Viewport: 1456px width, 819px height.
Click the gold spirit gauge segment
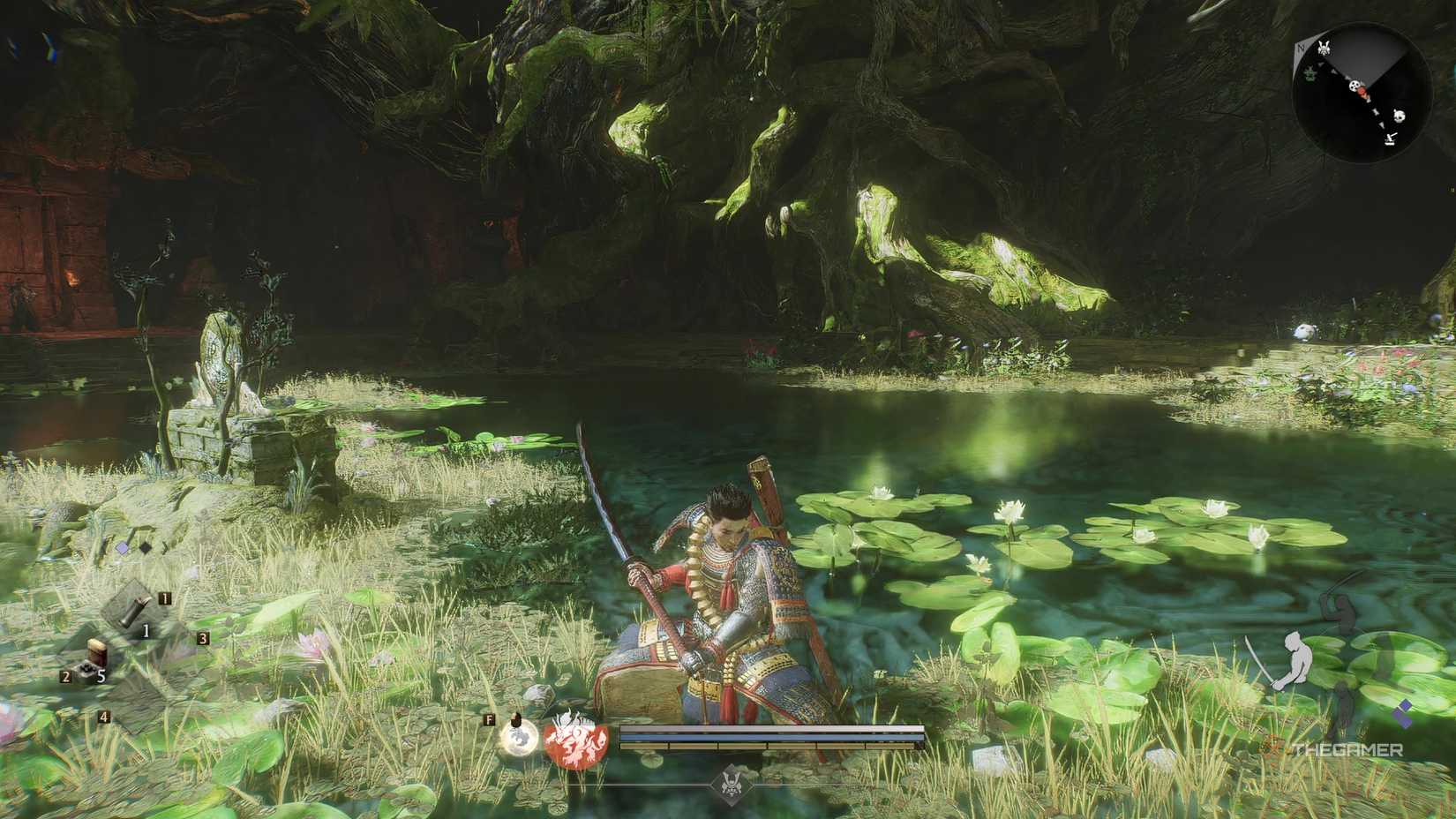coord(769,747)
